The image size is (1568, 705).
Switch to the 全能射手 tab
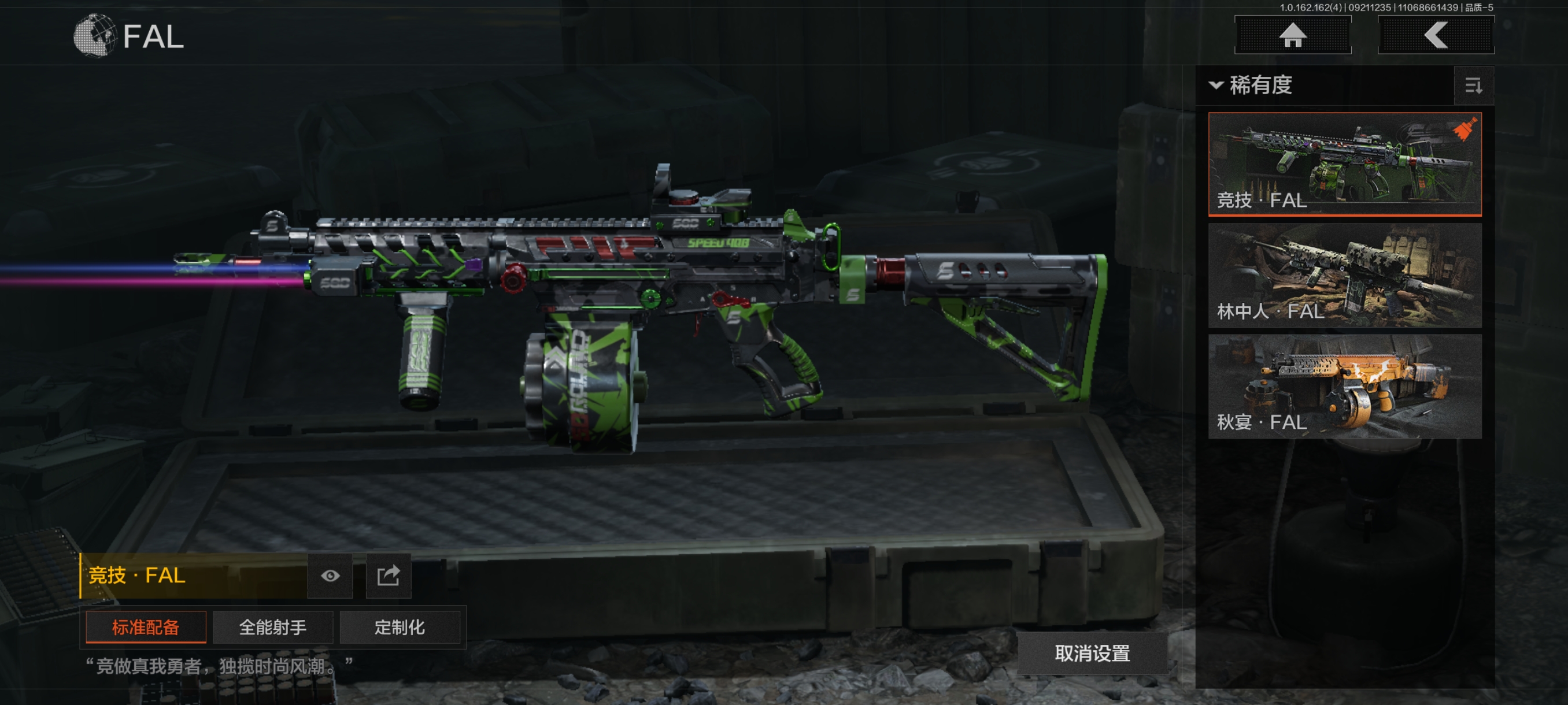(x=272, y=627)
